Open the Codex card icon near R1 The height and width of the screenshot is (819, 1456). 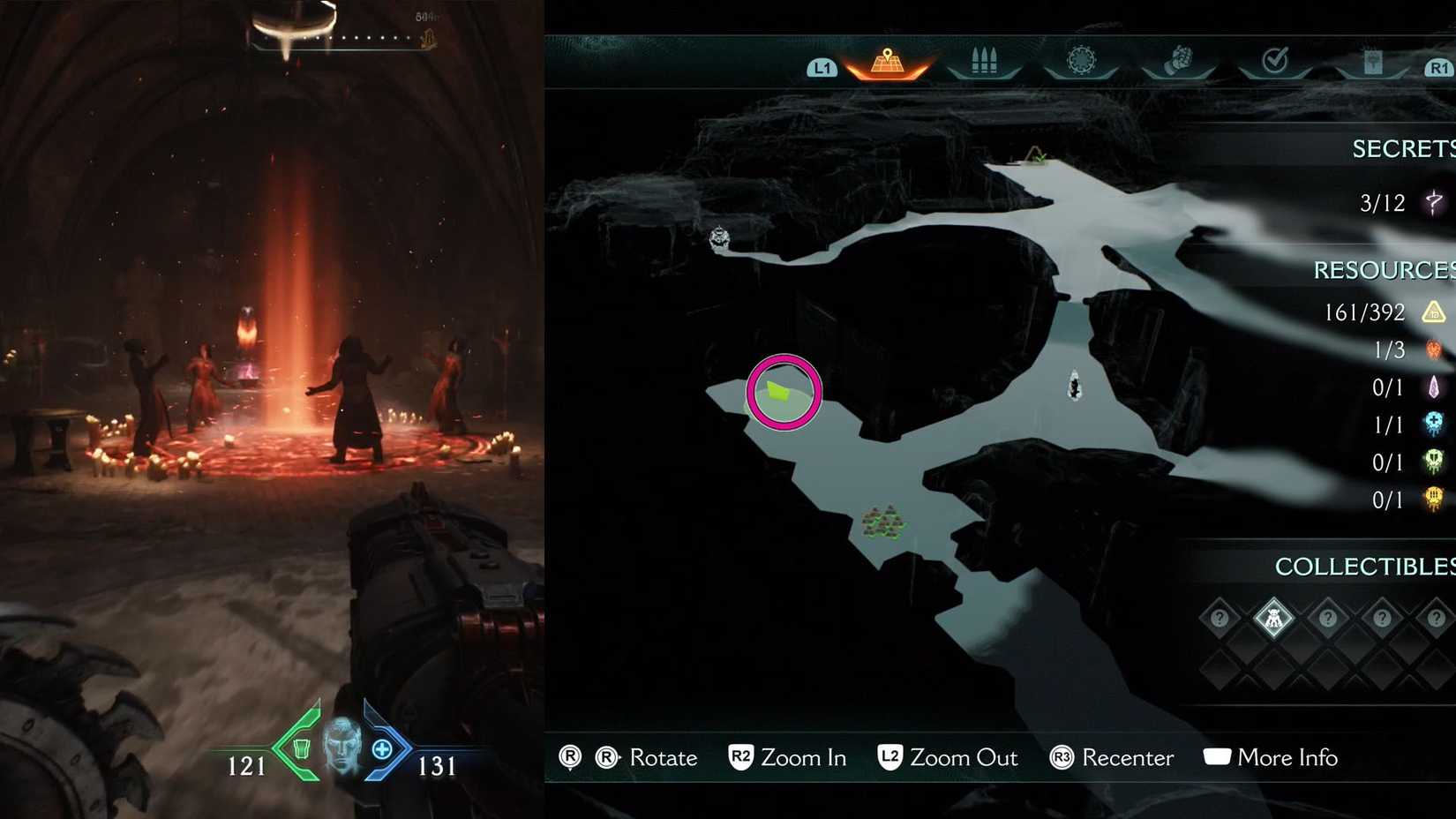pyautogui.click(x=1372, y=60)
